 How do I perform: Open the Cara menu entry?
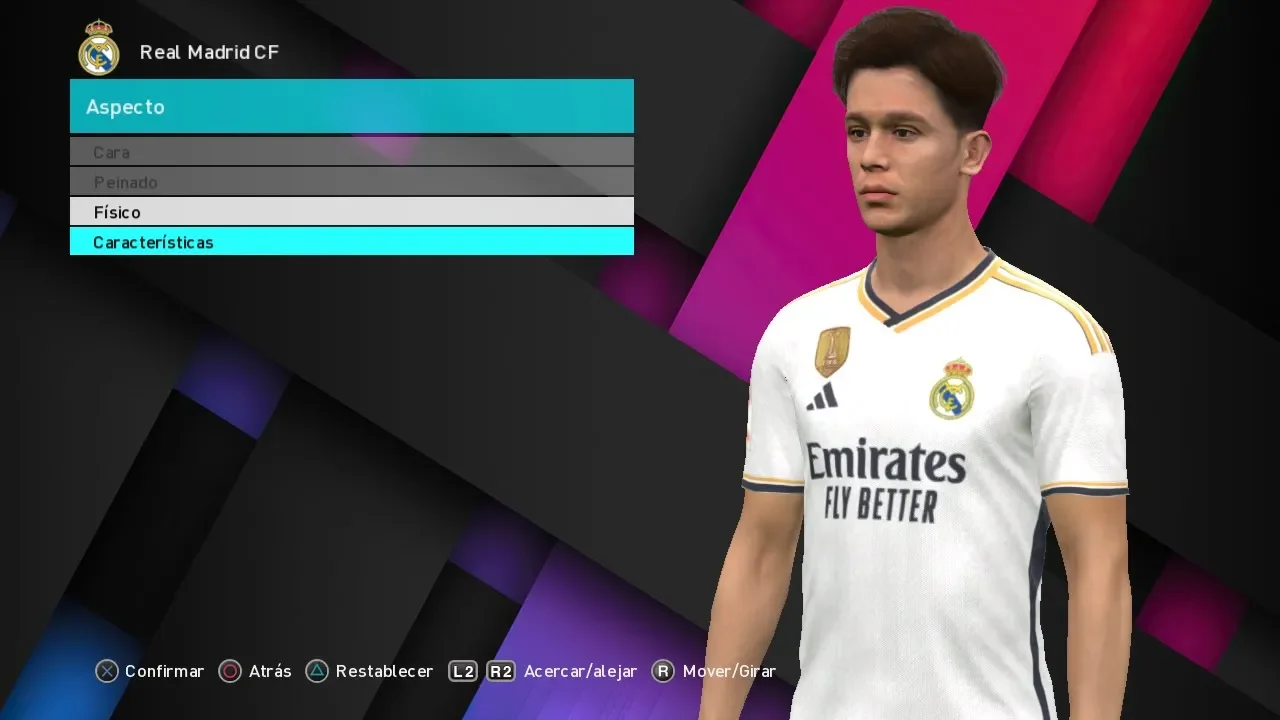pos(351,152)
